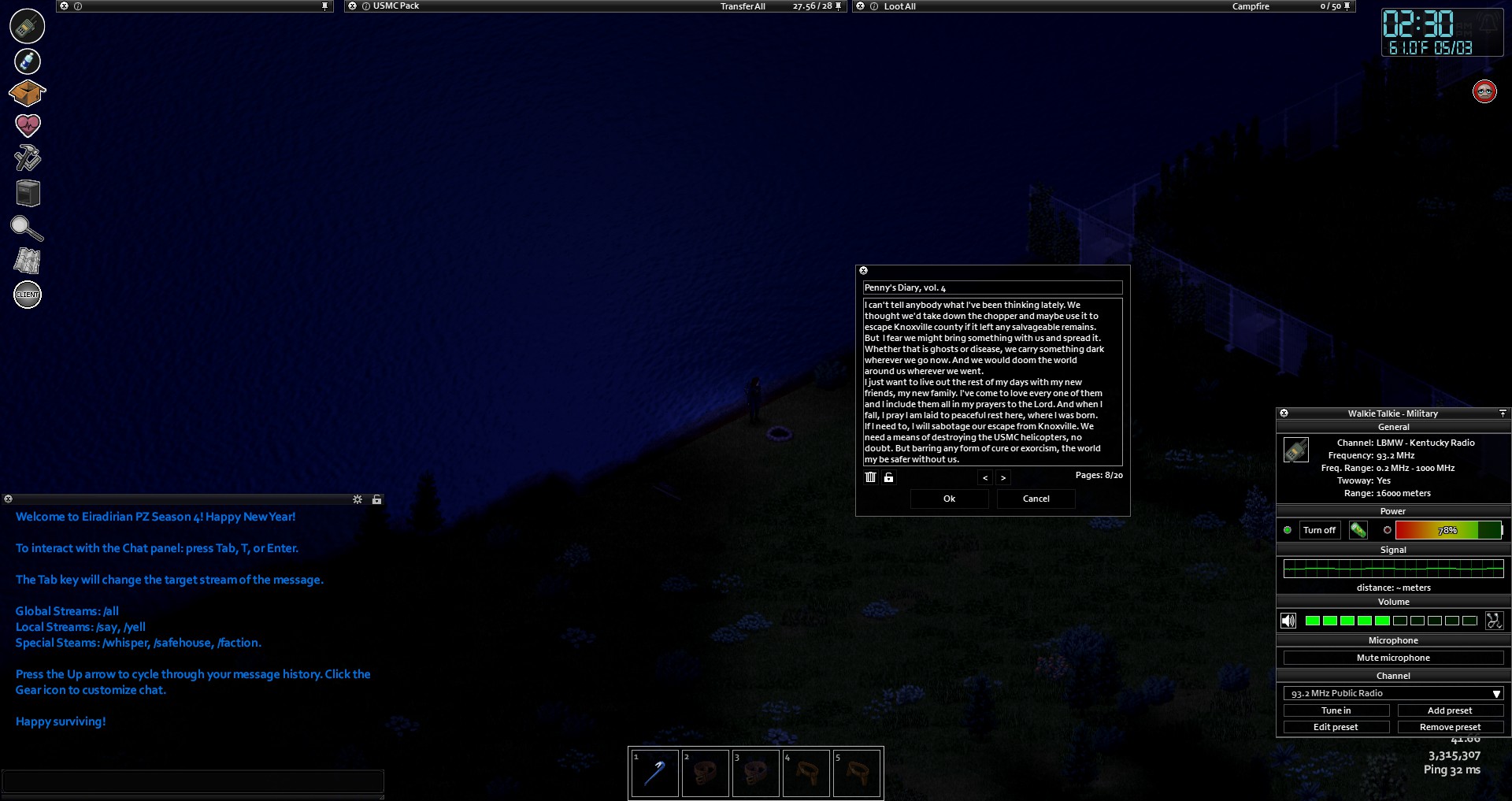Toggle the diary padlock icon
Image resolution: width=1512 pixels, height=801 pixels.
coord(888,477)
